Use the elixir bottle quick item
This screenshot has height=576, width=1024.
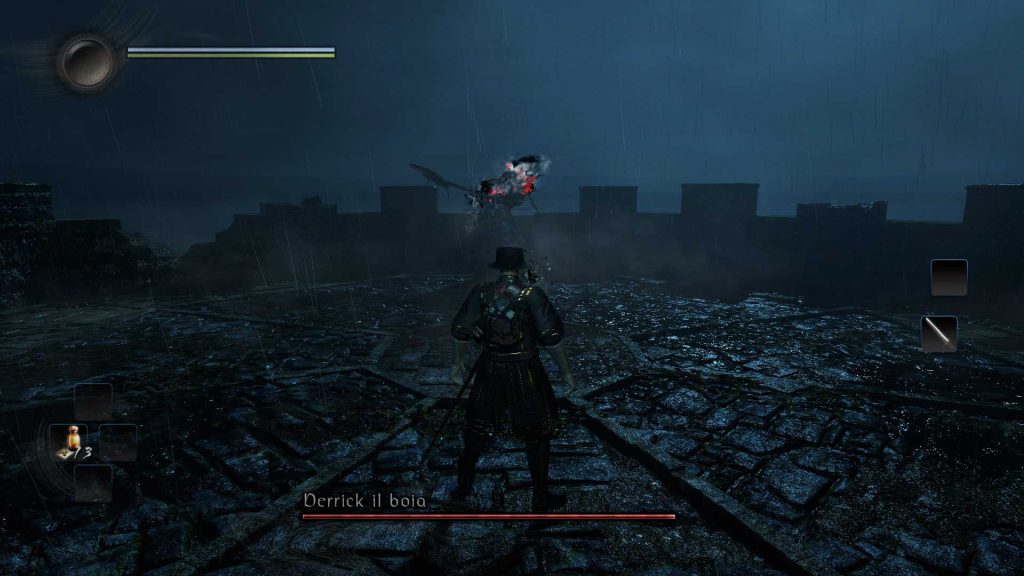[69, 441]
